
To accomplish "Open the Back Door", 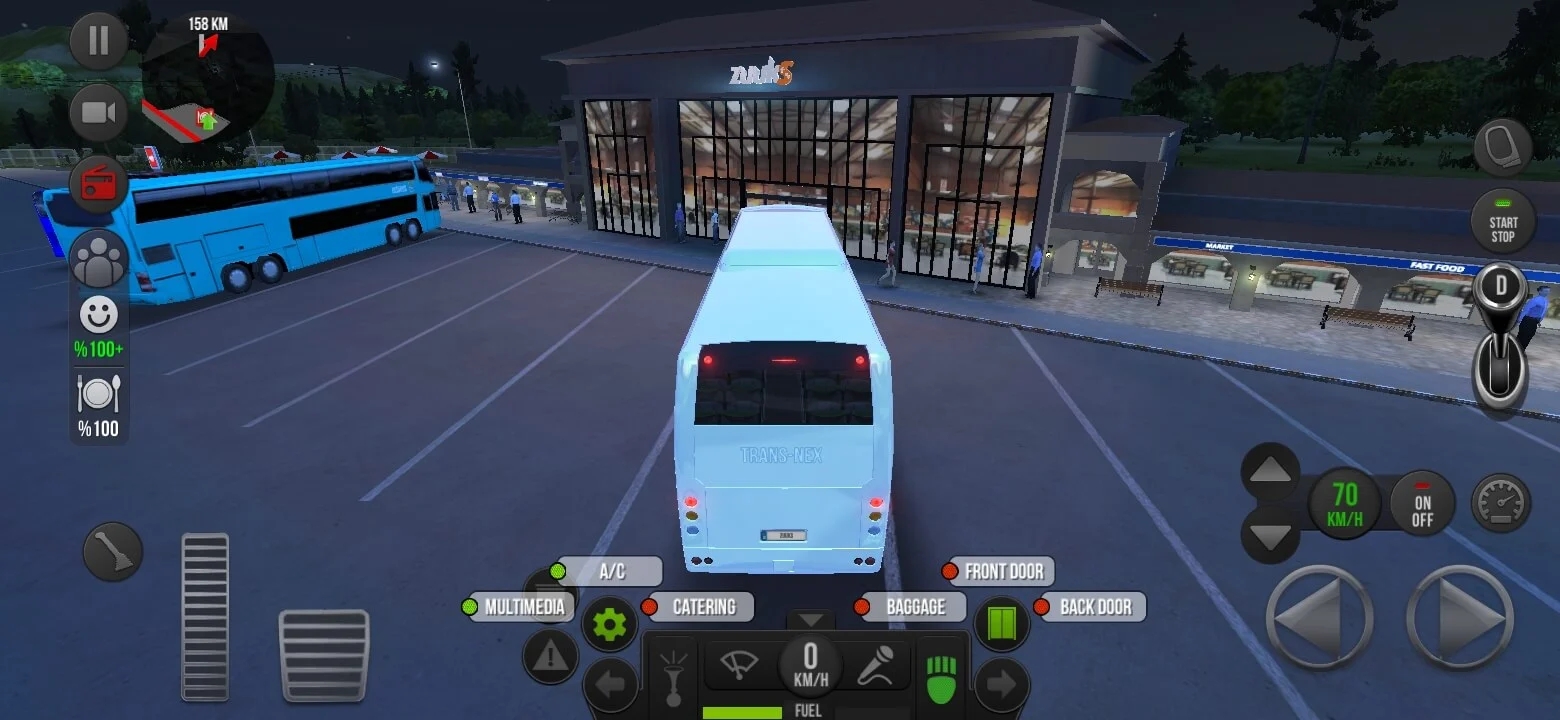I will (1093, 607).
